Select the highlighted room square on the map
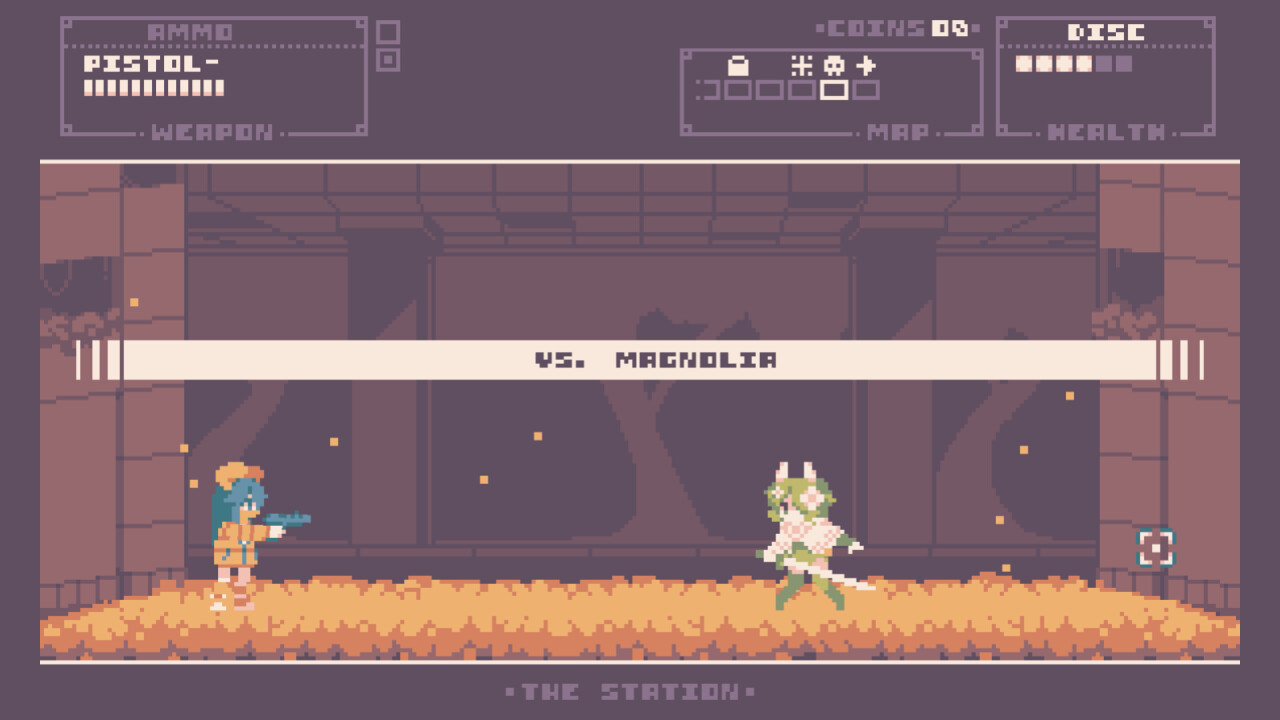This screenshot has width=1280, height=720. coord(834,91)
